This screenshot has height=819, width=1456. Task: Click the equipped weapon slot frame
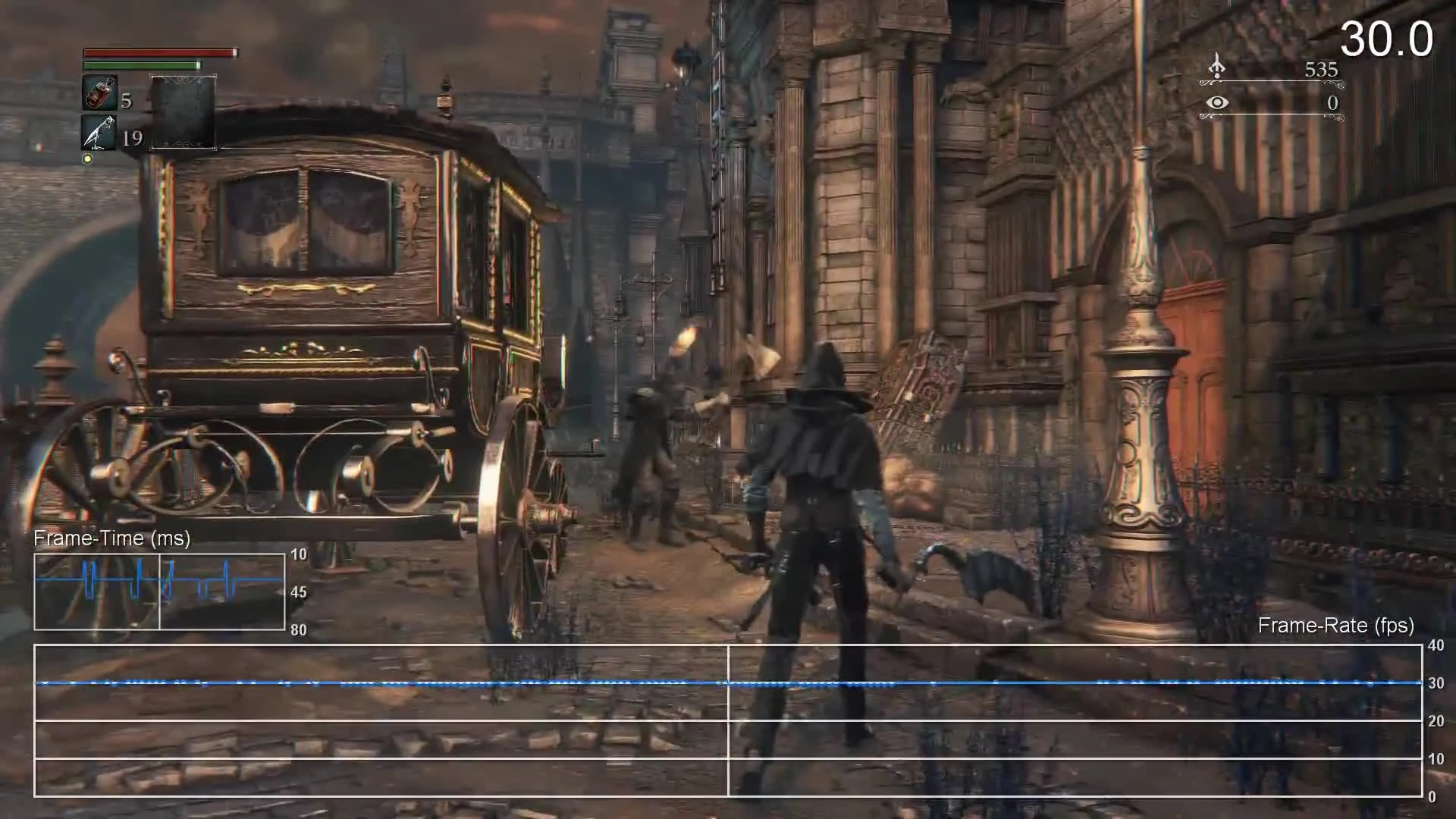point(183,110)
